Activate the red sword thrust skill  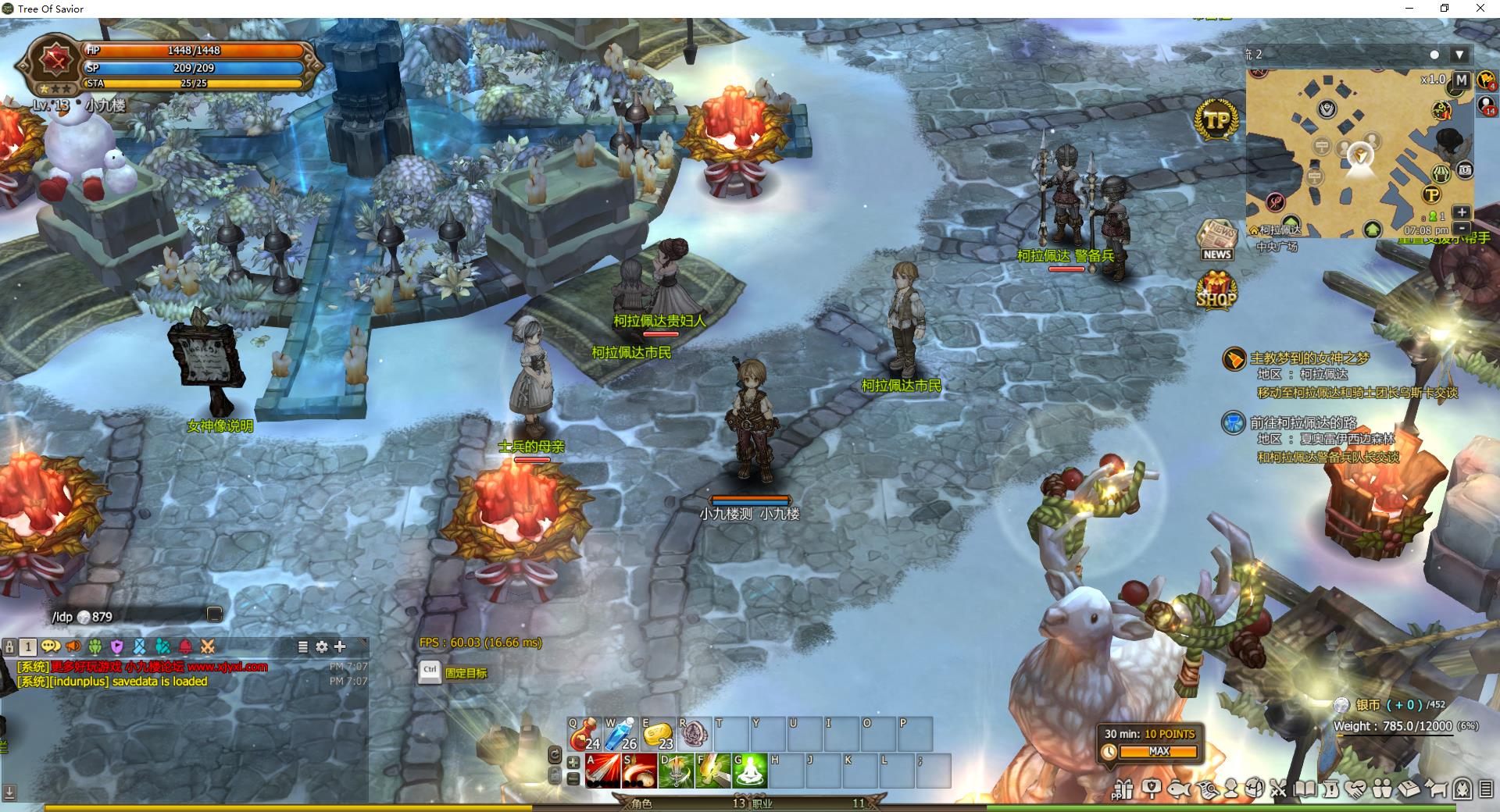pos(602,771)
